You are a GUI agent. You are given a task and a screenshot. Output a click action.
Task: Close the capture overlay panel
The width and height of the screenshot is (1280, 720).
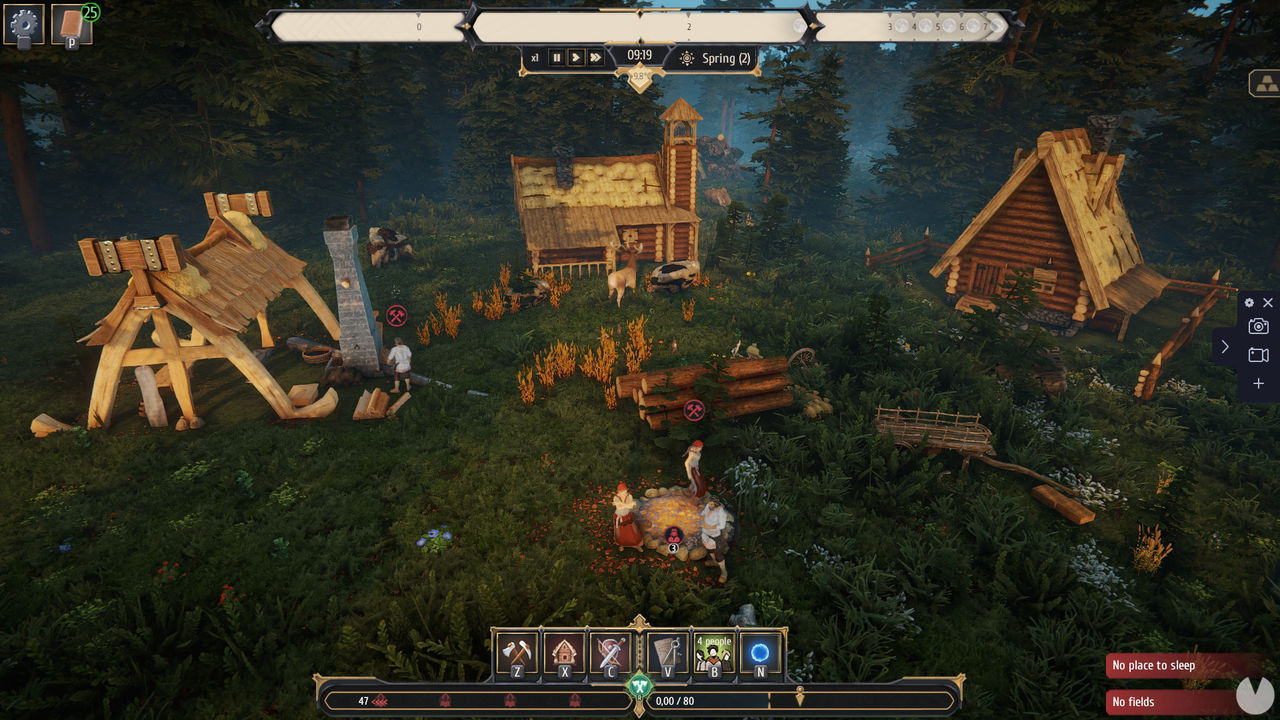[1268, 302]
